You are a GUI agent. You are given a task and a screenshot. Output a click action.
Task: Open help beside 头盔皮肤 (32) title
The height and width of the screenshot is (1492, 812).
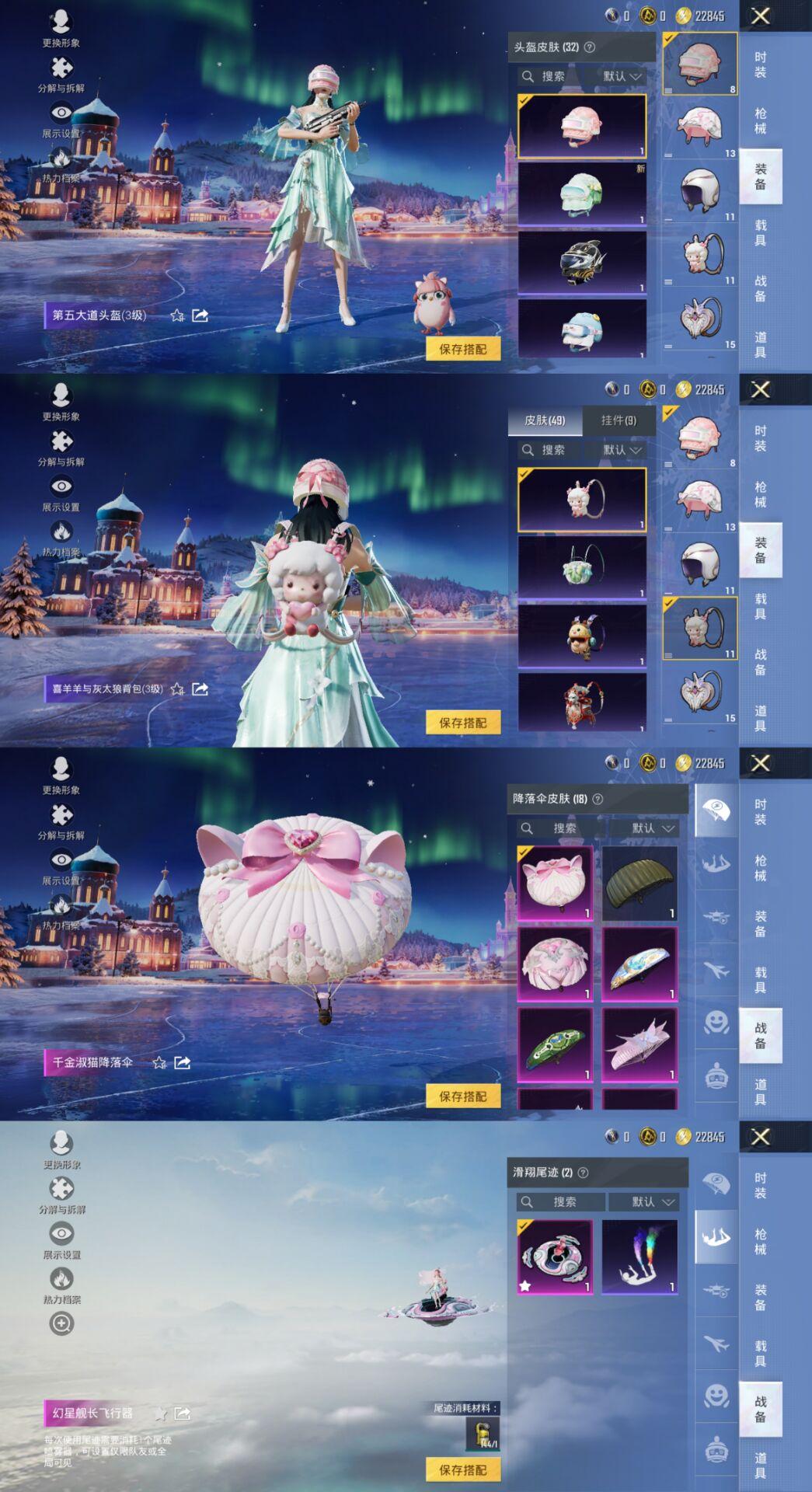590,47
